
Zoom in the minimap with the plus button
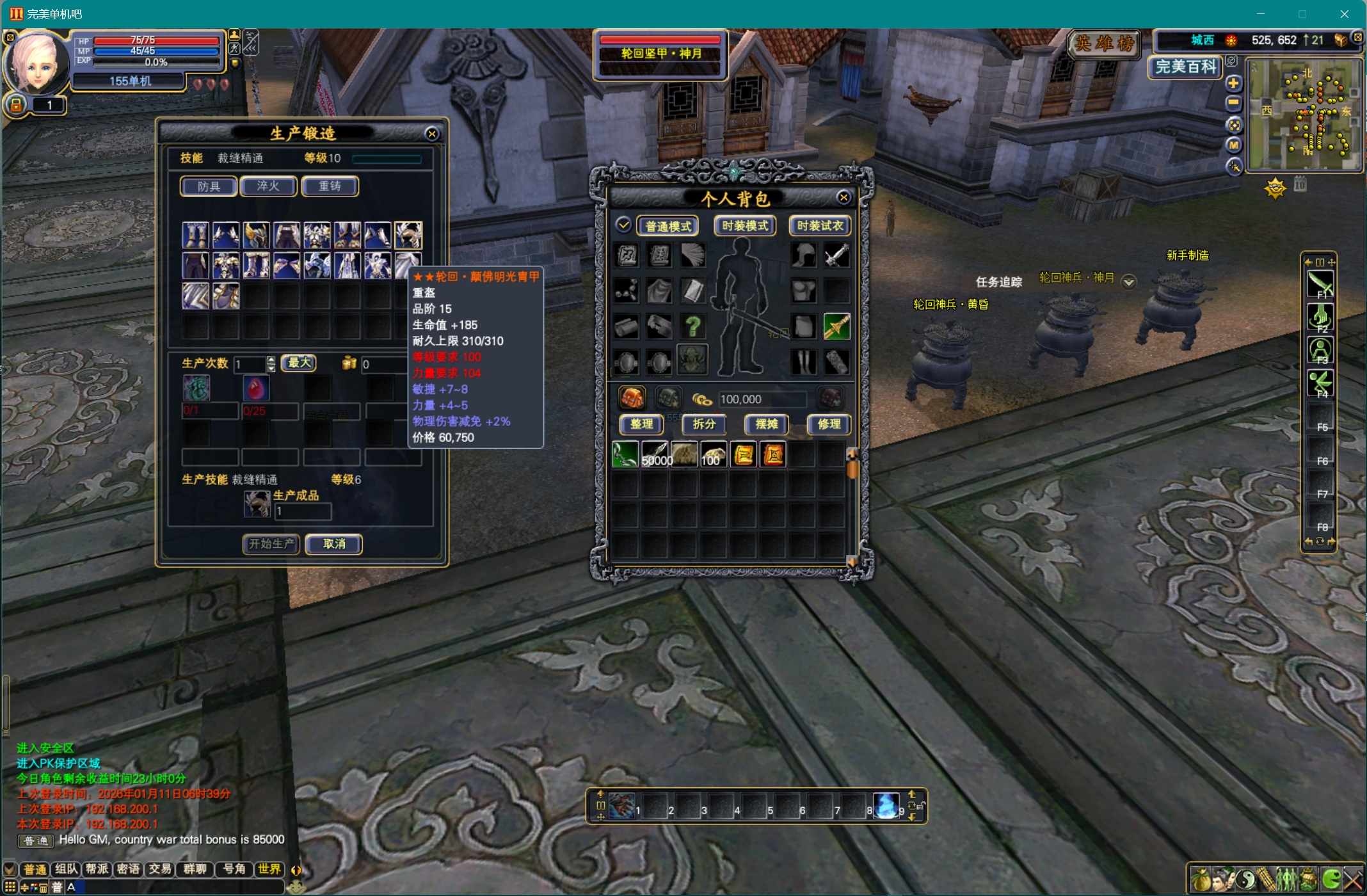1233,83
